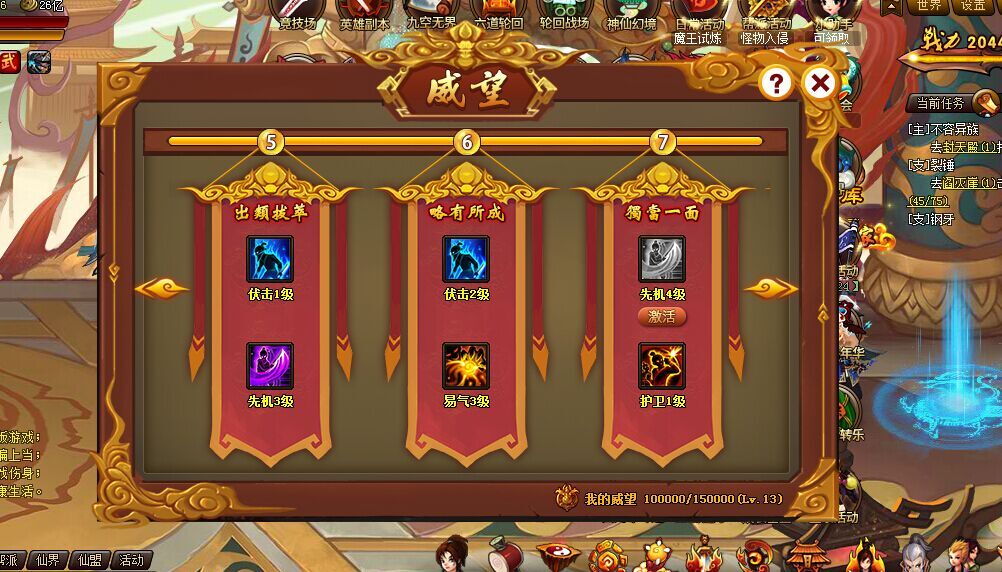The height and width of the screenshot is (572, 1002).
Task: Select the 伏击2级 skill icon
Action: click(x=466, y=259)
